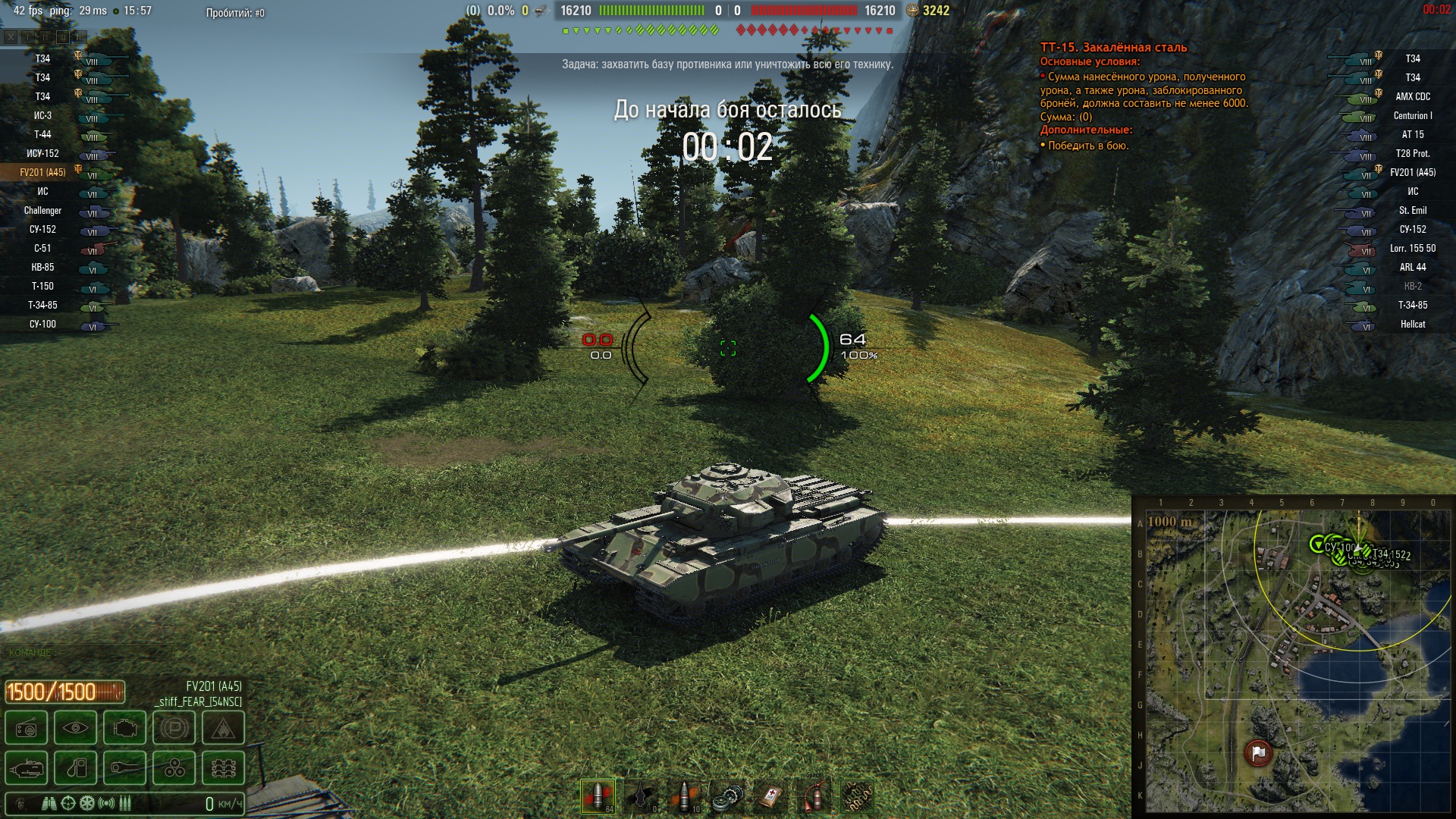Use the repair kit consumable
The width and height of the screenshot is (1456, 819).
[728, 798]
